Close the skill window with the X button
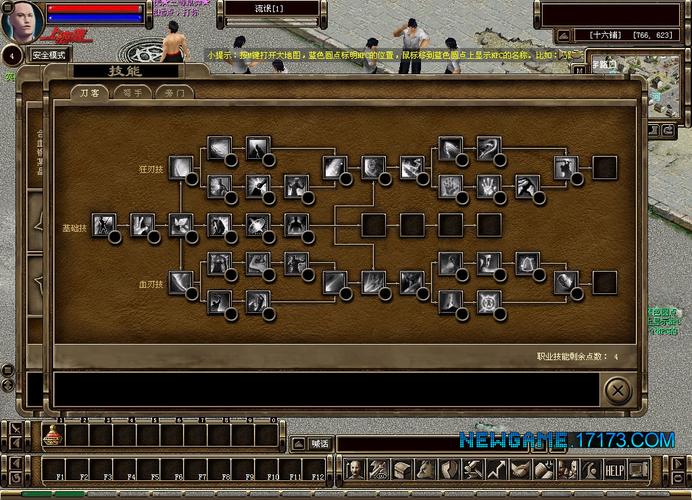Viewport: 692px width, 500px height. [x=618, y=388]
